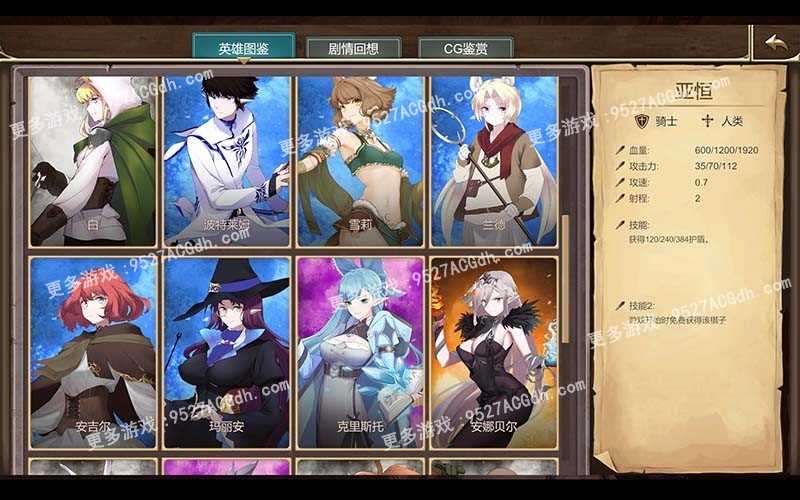
Task: Open the hero card 安娜贝尔
Action: 493,352
